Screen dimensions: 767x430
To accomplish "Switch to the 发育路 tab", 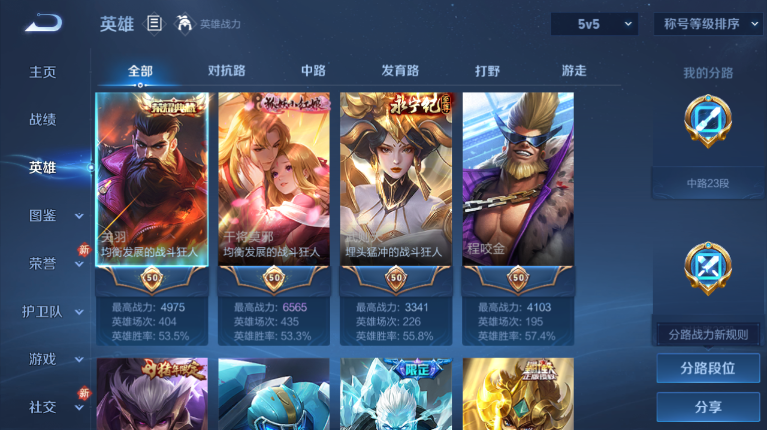I will point(400,71).
